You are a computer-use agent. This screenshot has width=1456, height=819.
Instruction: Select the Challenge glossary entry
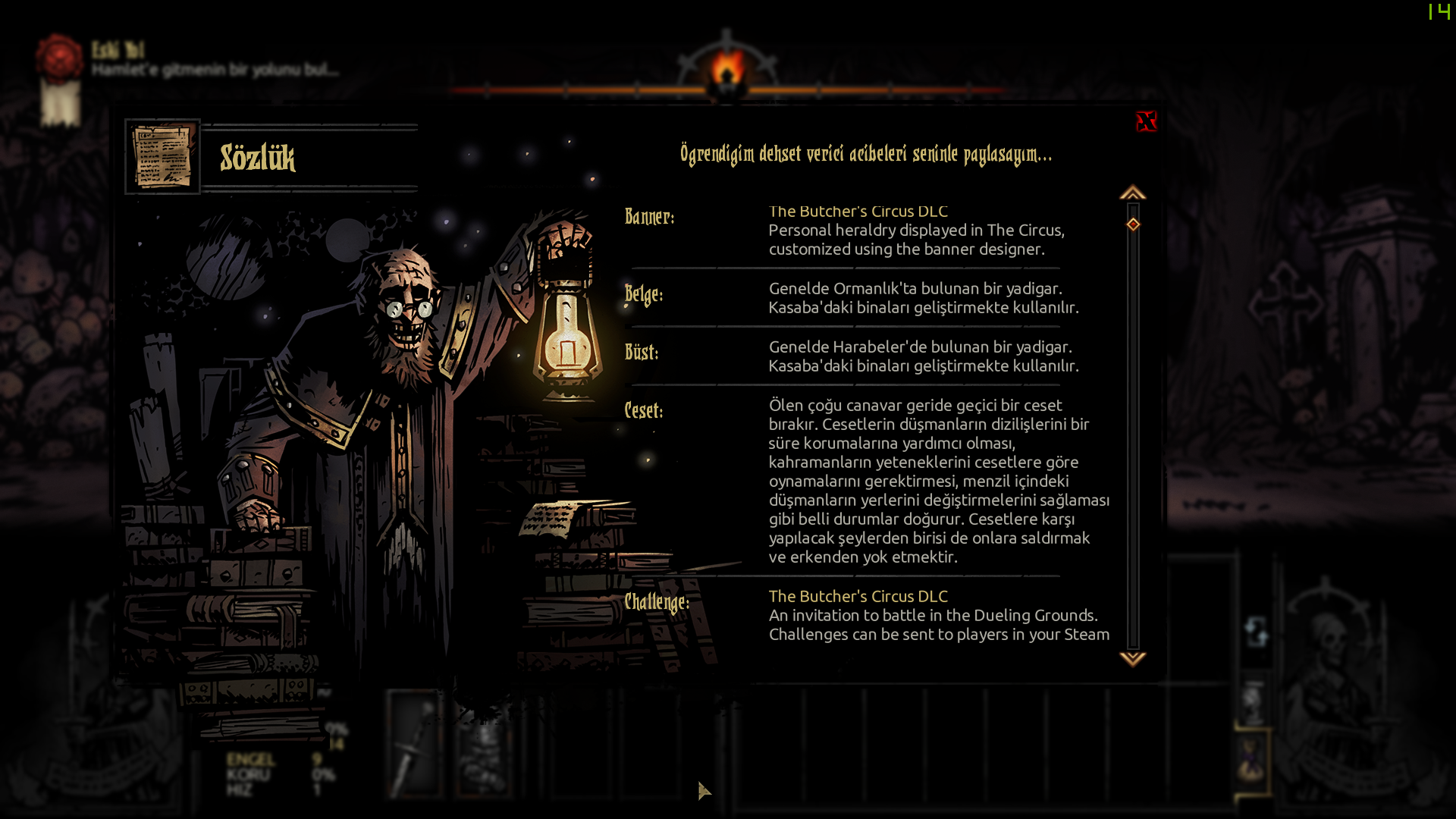[657, 602]
